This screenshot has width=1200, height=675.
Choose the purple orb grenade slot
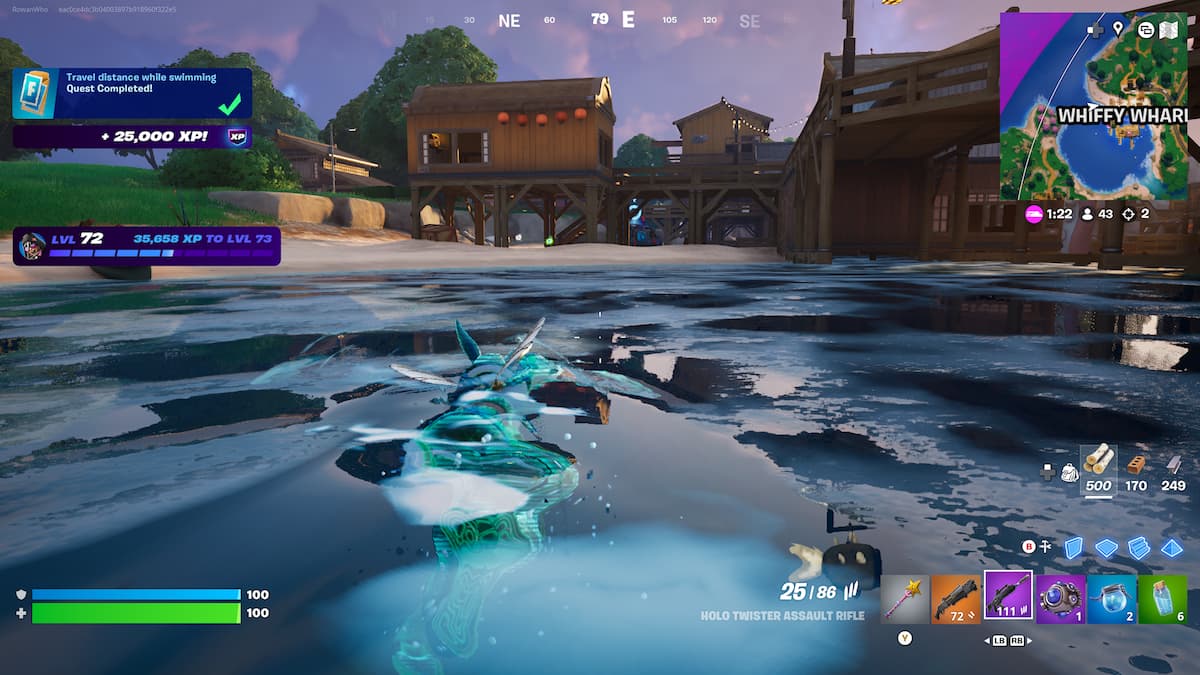click(1060, 598)
